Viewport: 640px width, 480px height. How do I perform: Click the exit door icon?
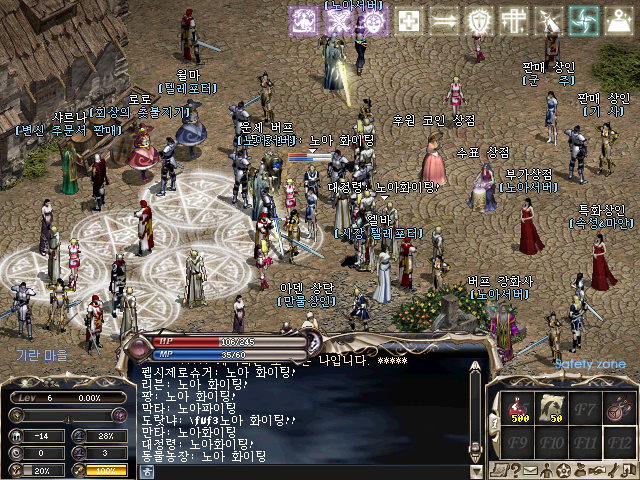pos(630,468)
